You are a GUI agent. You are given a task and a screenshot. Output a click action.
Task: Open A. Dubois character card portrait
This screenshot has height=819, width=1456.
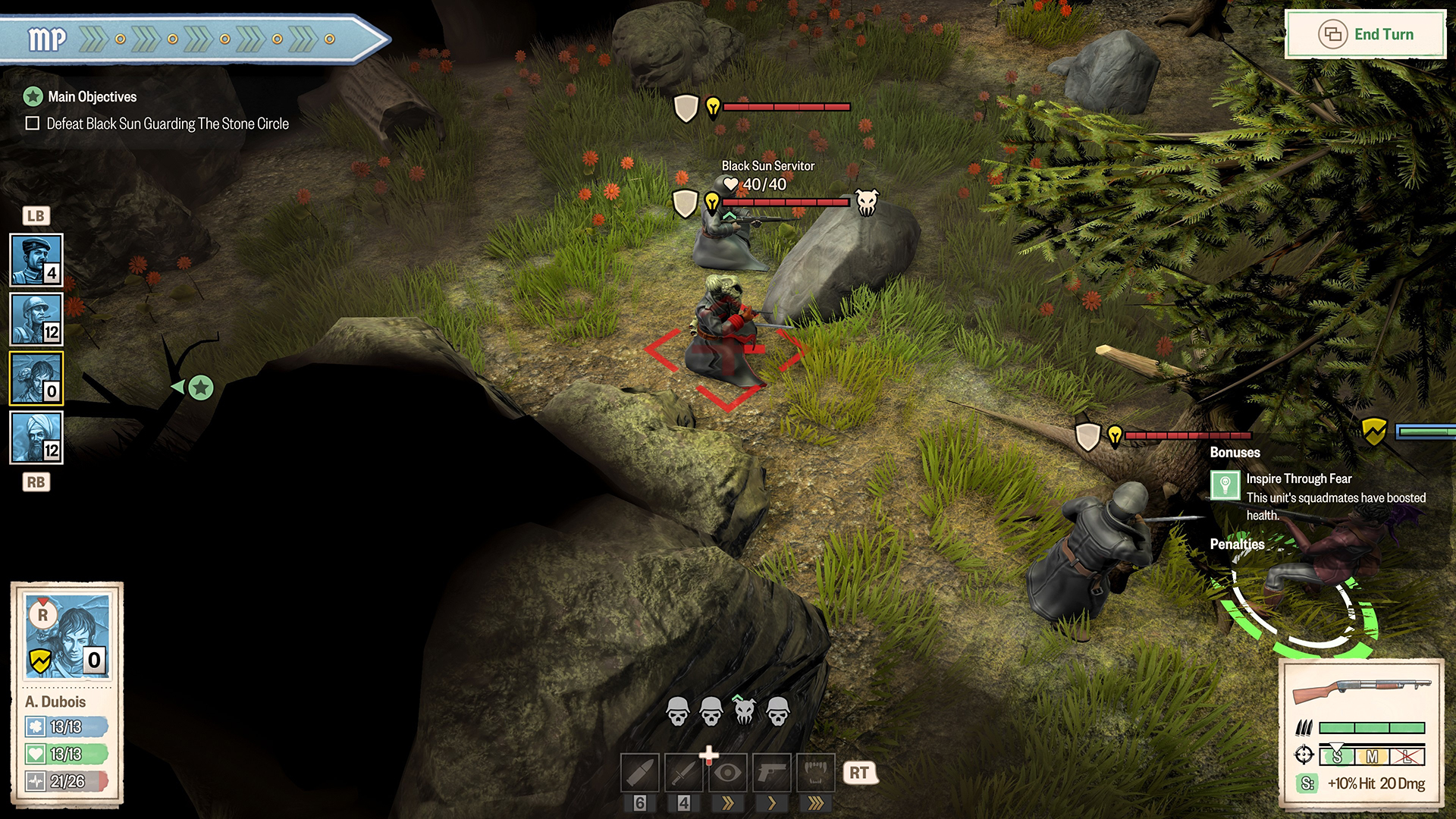[x=68, y=635]
